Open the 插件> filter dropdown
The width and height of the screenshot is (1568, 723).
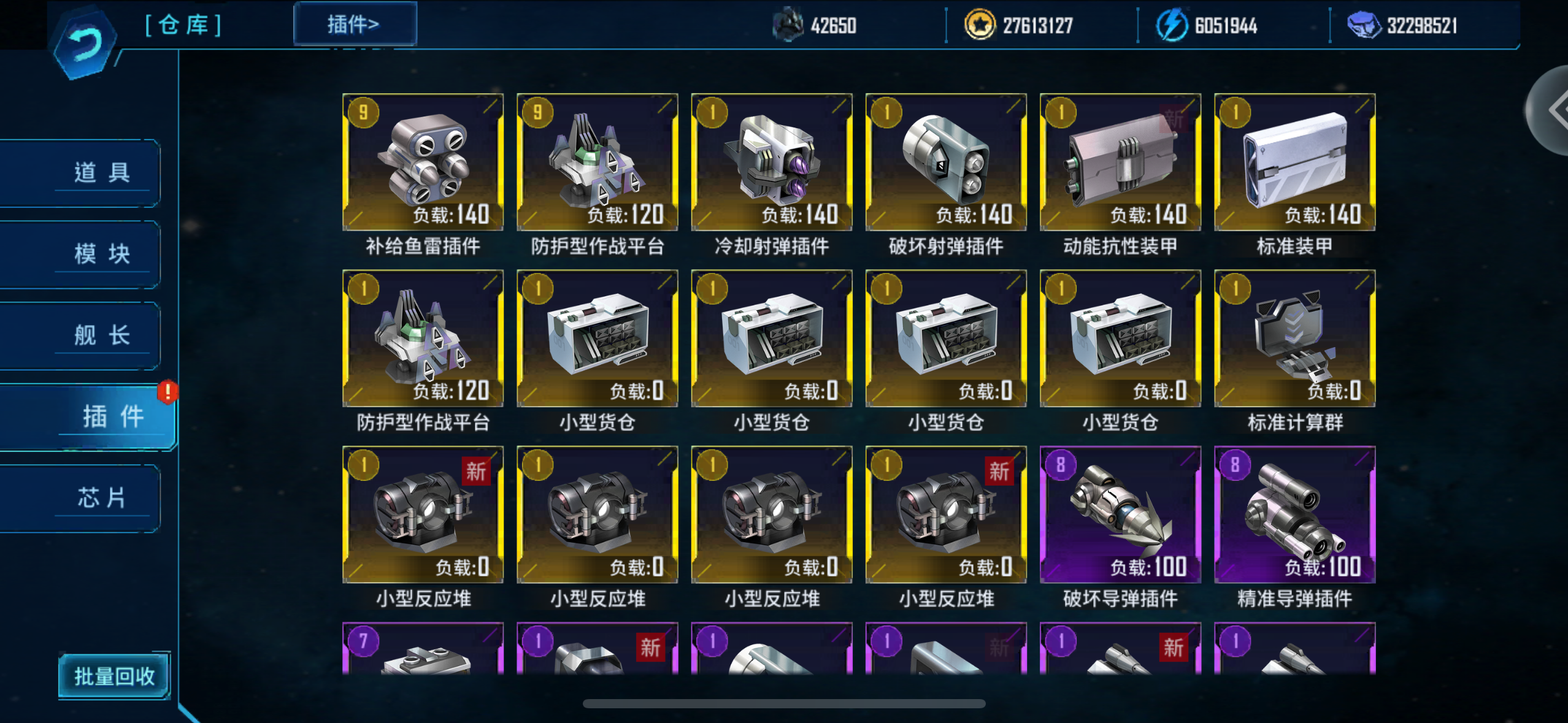[354, 22]
